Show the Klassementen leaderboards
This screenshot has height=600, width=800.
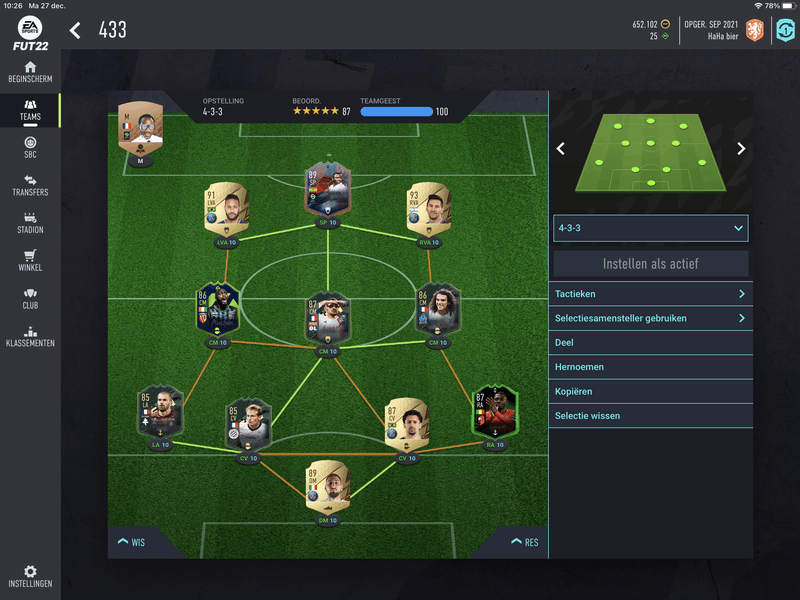(x=30, y=337)
